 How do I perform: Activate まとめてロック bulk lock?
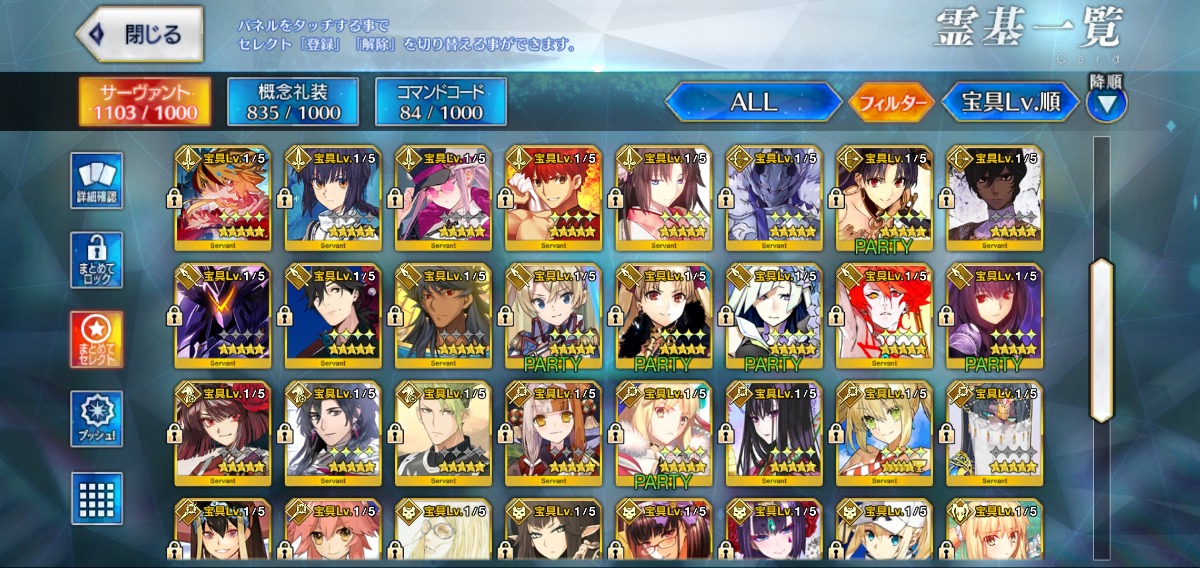tap(97, 261)
